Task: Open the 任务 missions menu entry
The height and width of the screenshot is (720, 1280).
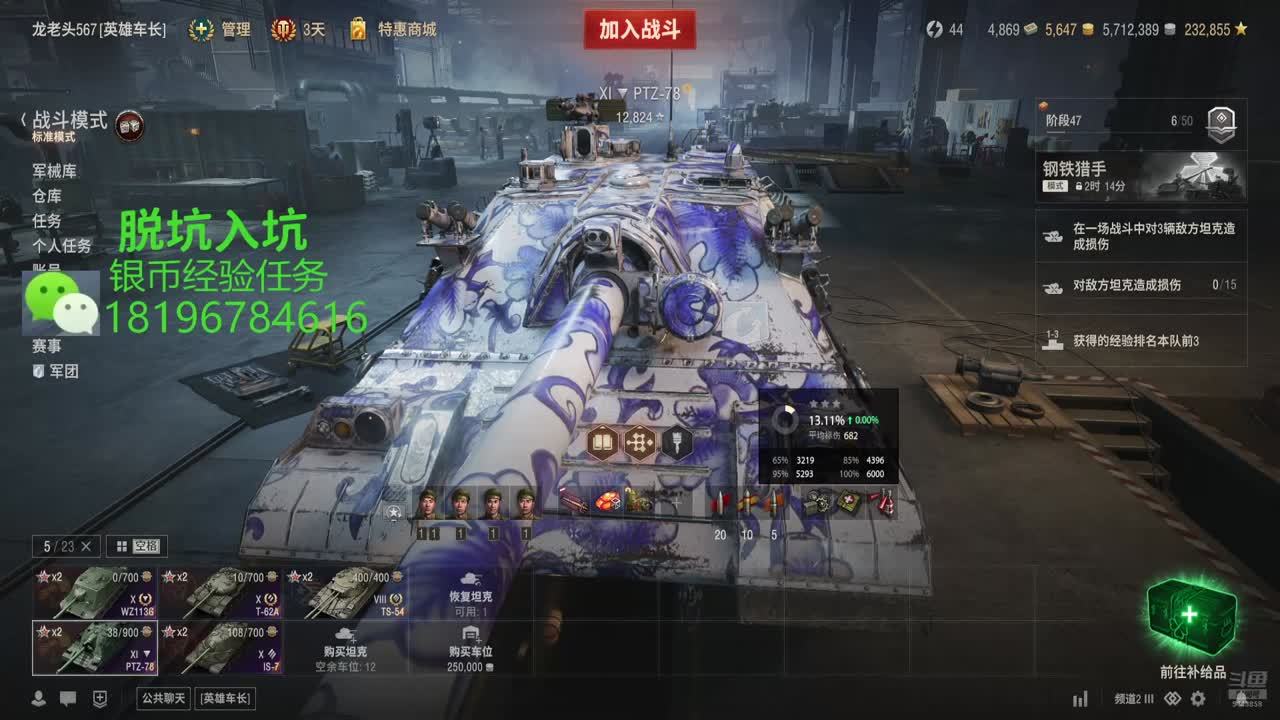Action: click(46, 221)
